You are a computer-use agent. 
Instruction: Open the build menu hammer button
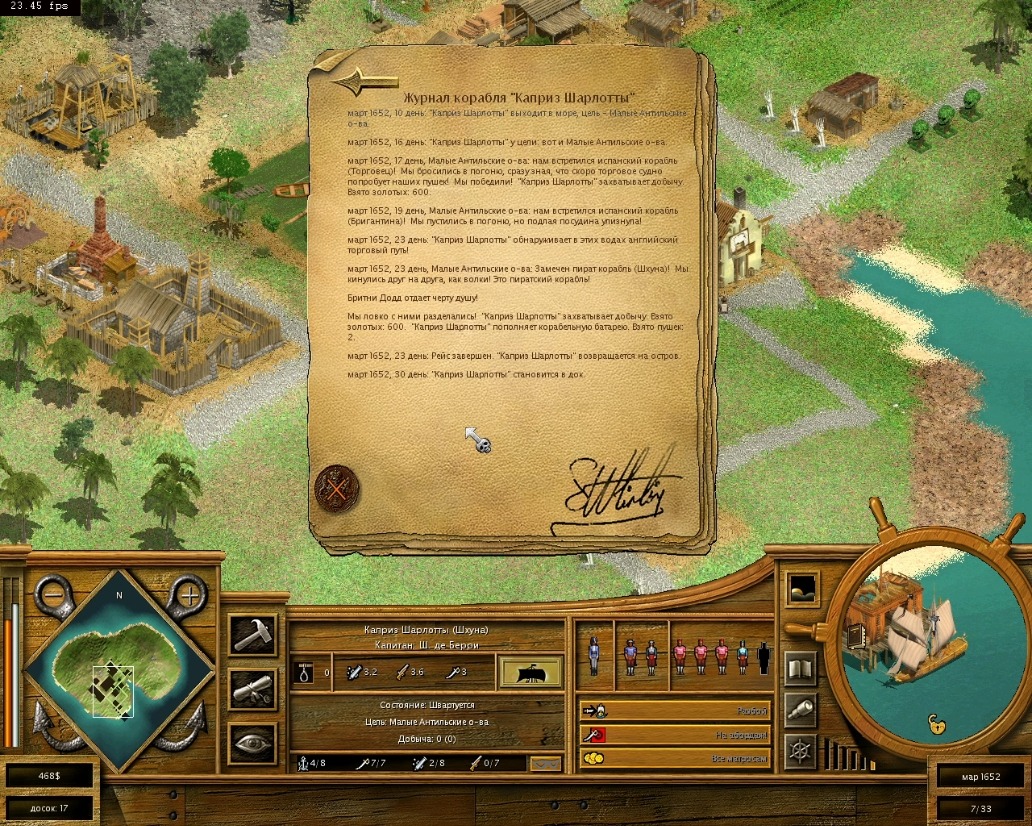tap(252, 634)
